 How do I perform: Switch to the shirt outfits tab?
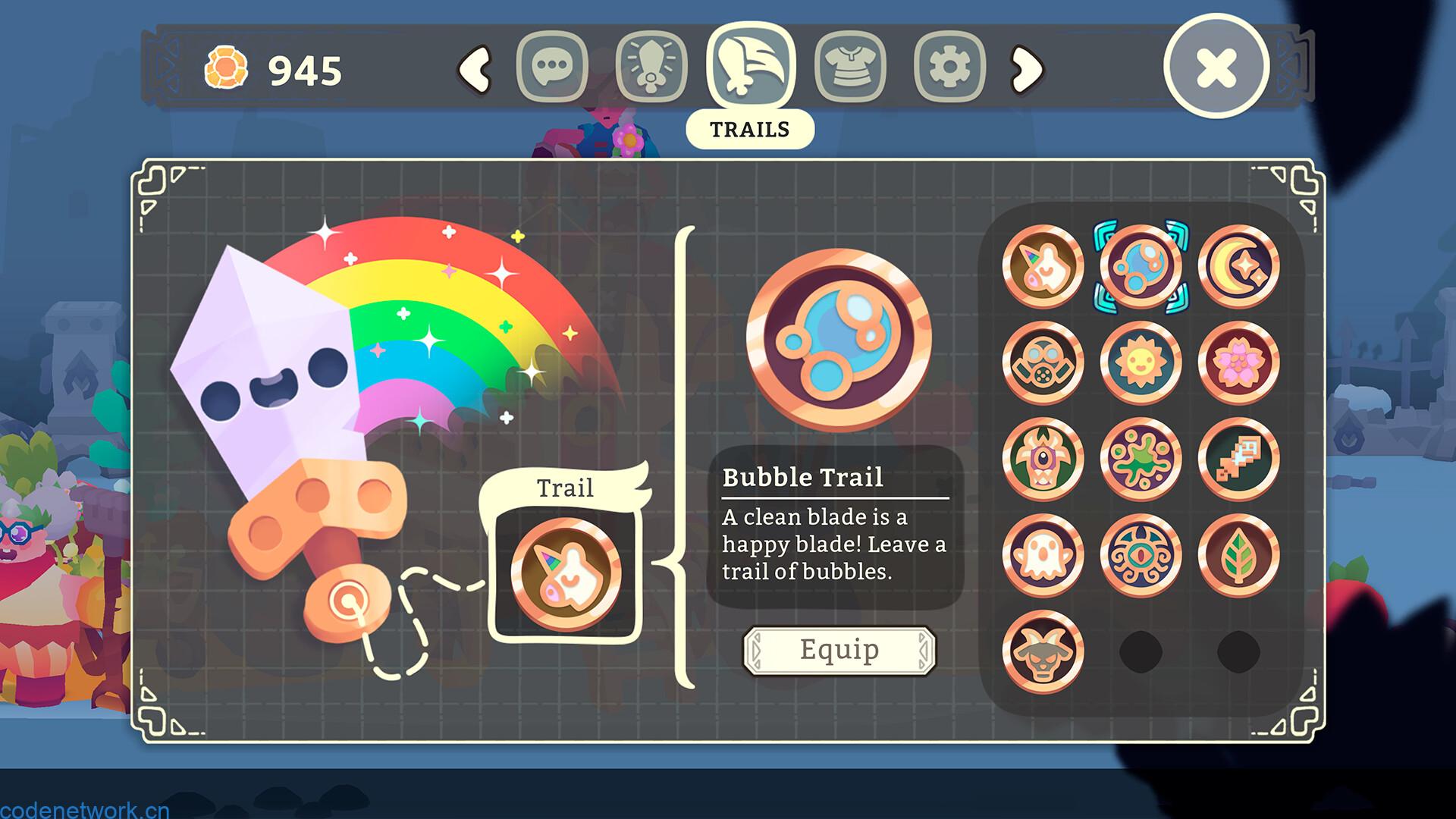tap(850, 67)
